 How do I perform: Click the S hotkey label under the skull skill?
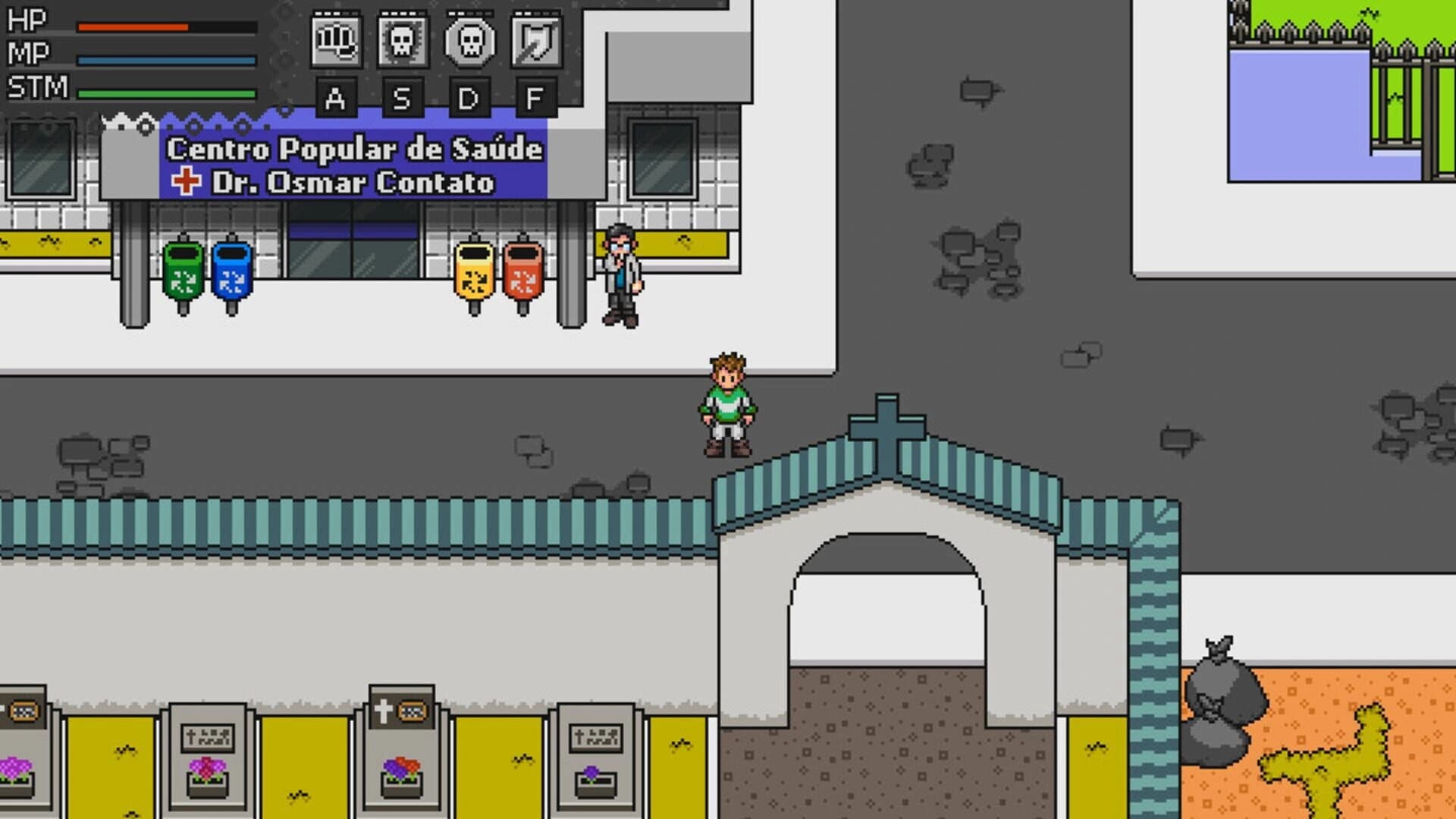401,97
